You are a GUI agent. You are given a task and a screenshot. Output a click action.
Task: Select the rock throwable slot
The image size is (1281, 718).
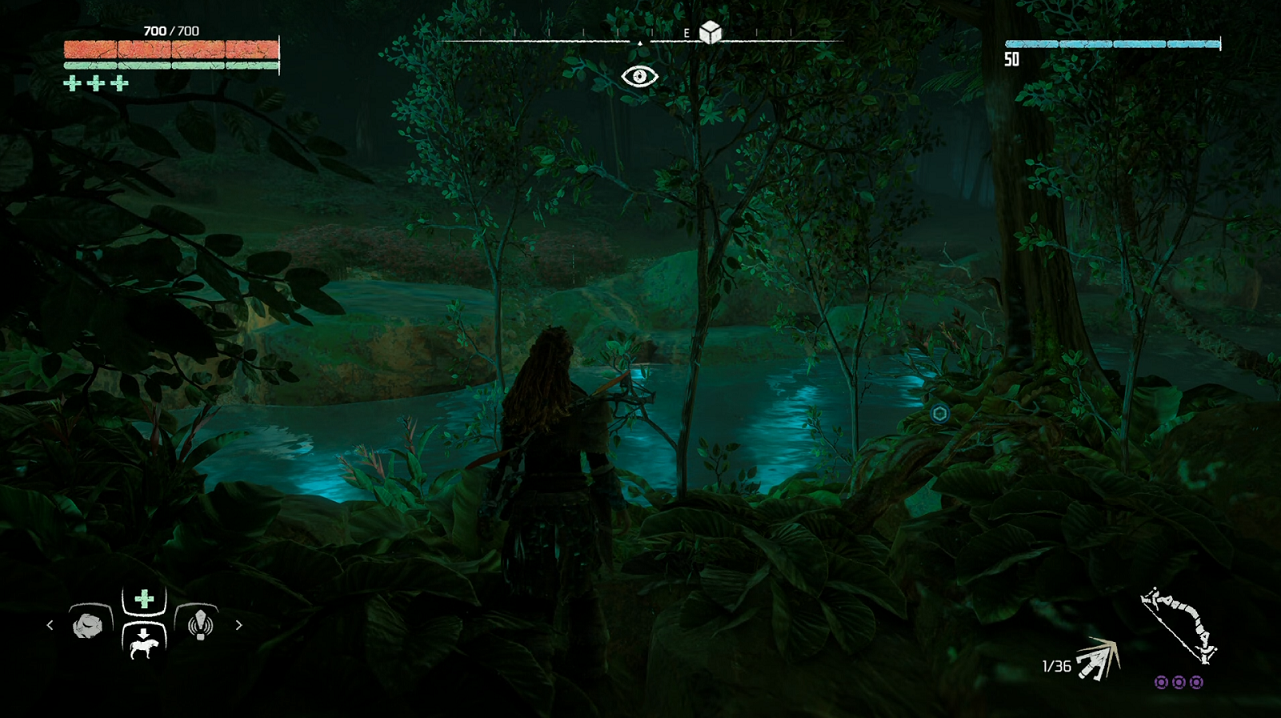pos(88,625)
